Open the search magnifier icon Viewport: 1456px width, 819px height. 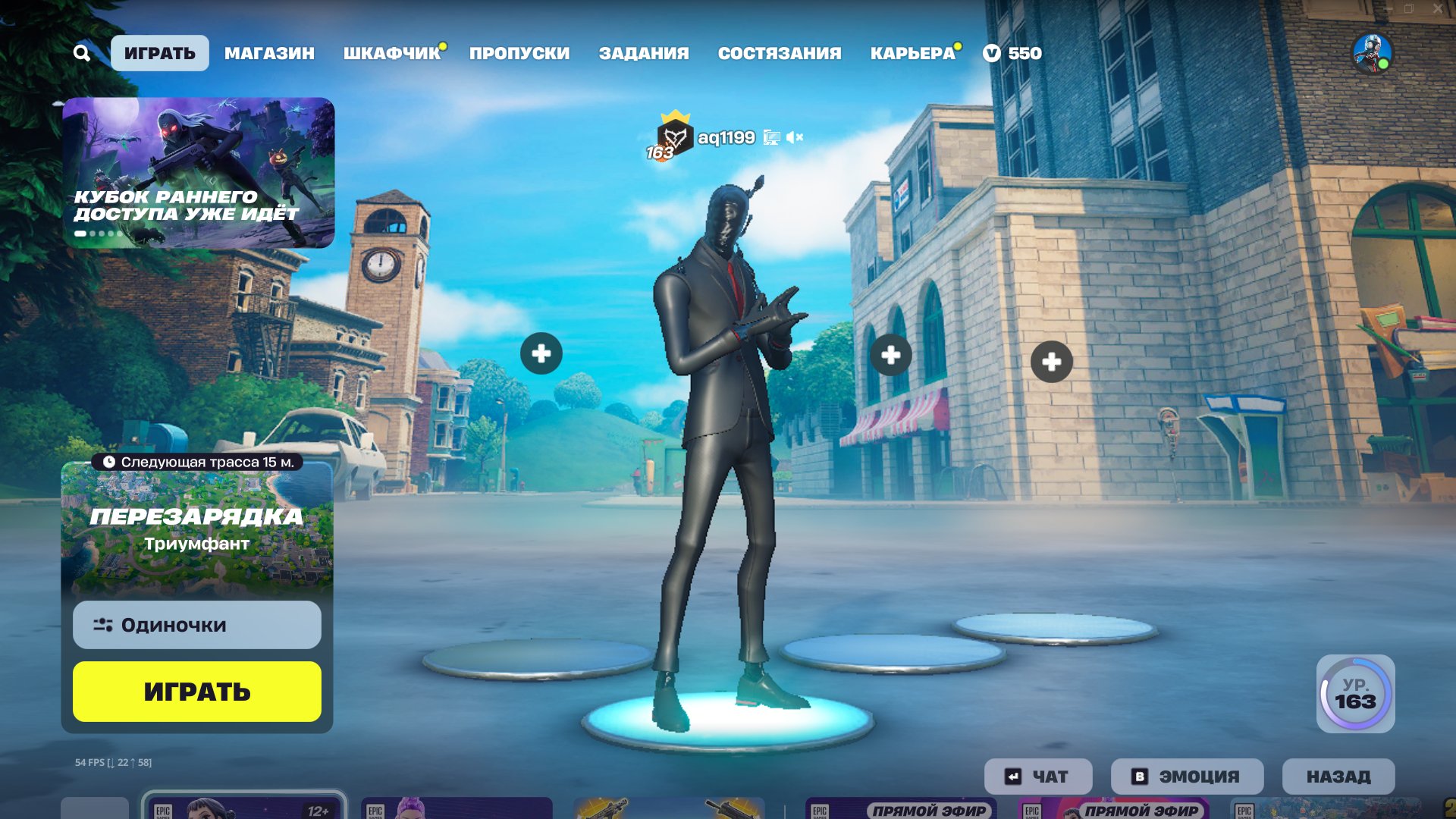[82, 53]
